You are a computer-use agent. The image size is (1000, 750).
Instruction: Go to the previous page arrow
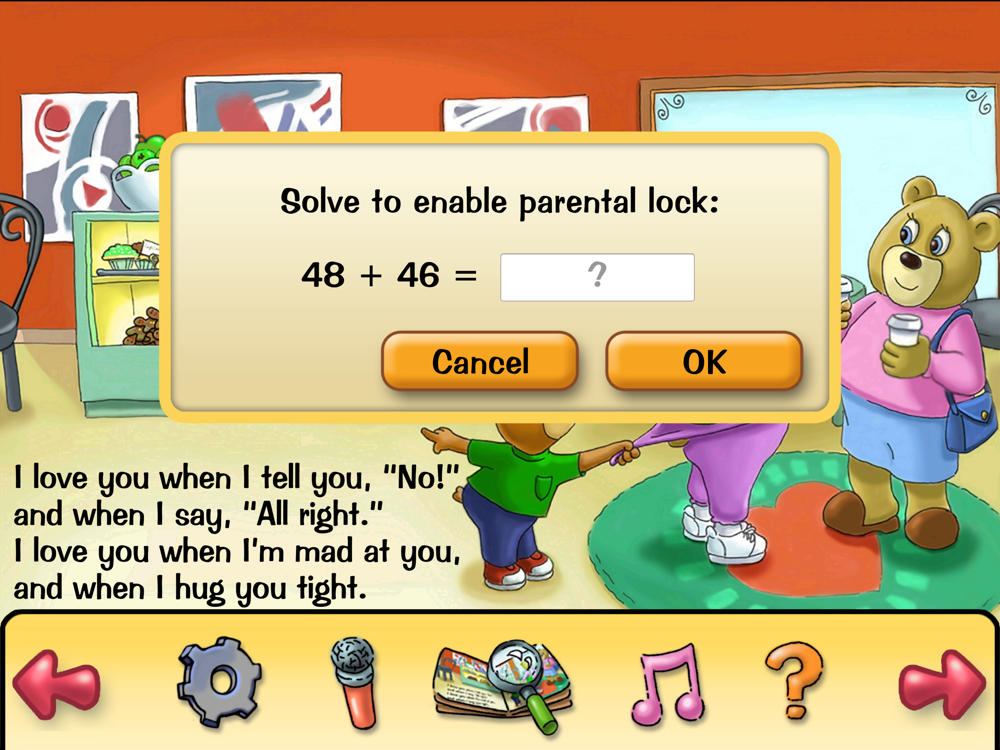click(56, 684)
